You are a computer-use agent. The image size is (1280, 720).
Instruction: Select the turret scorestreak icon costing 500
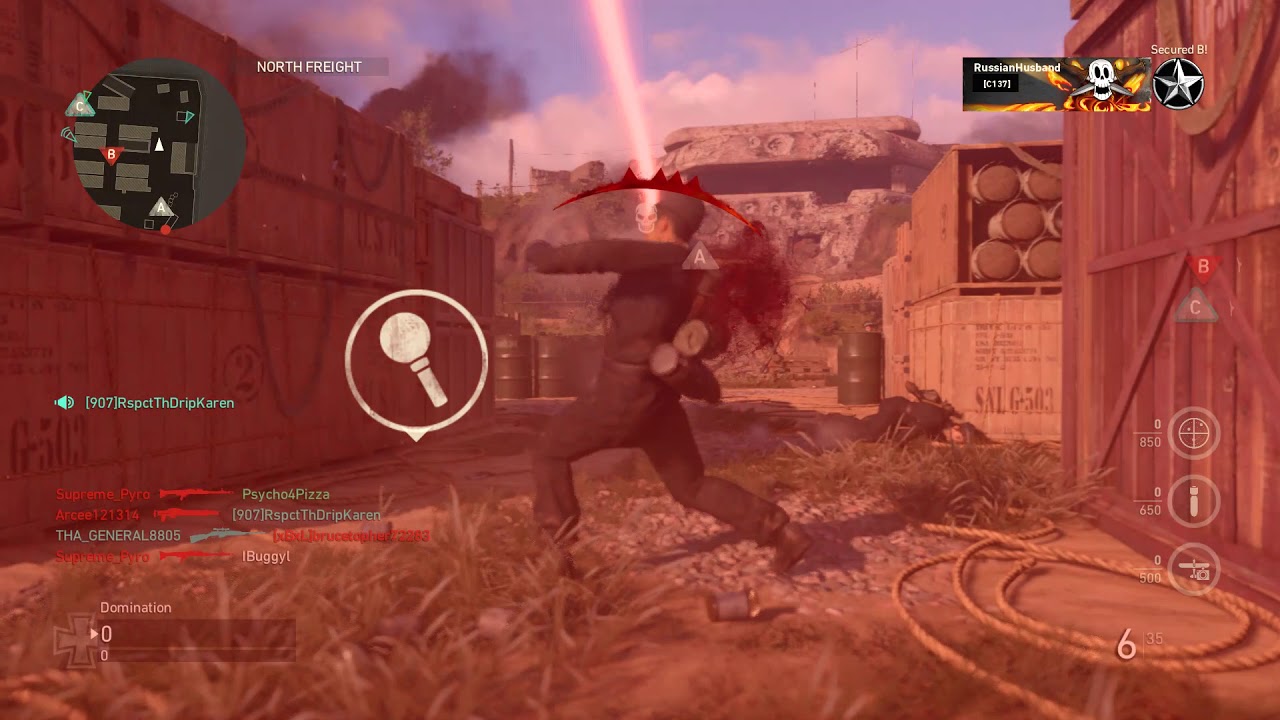pyautogui.click(x=1194, y=569)
